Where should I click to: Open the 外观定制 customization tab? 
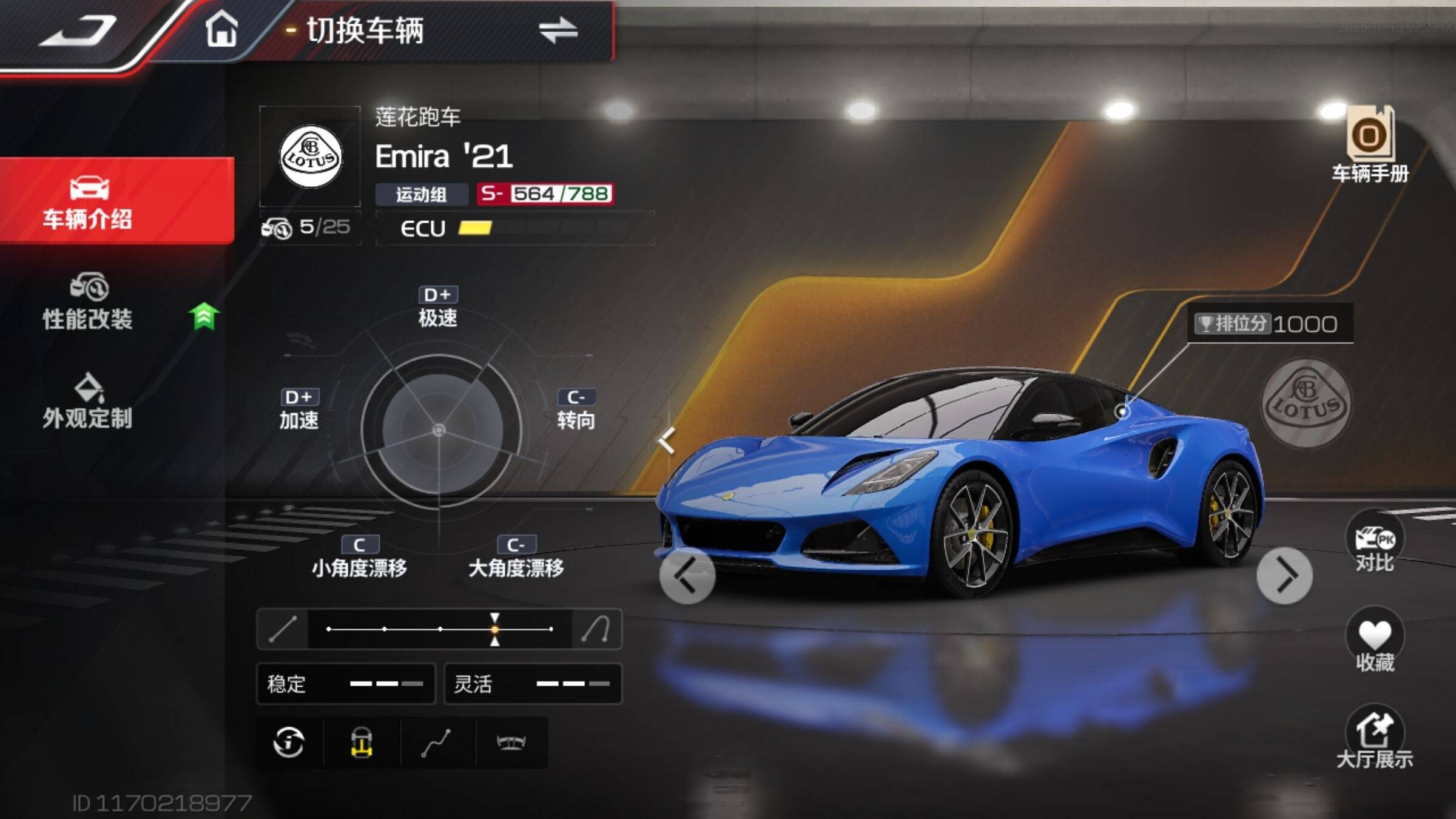click(x=89, y=402)
